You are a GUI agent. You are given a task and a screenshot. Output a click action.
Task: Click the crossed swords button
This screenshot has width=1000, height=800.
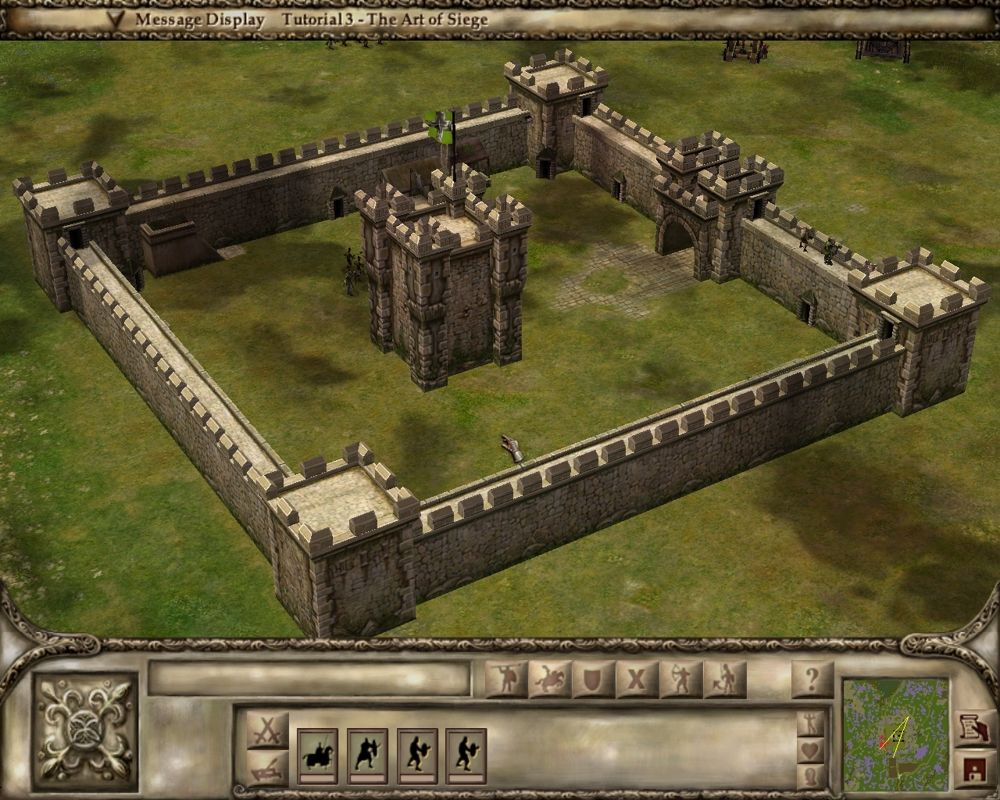tap(267, 729)
